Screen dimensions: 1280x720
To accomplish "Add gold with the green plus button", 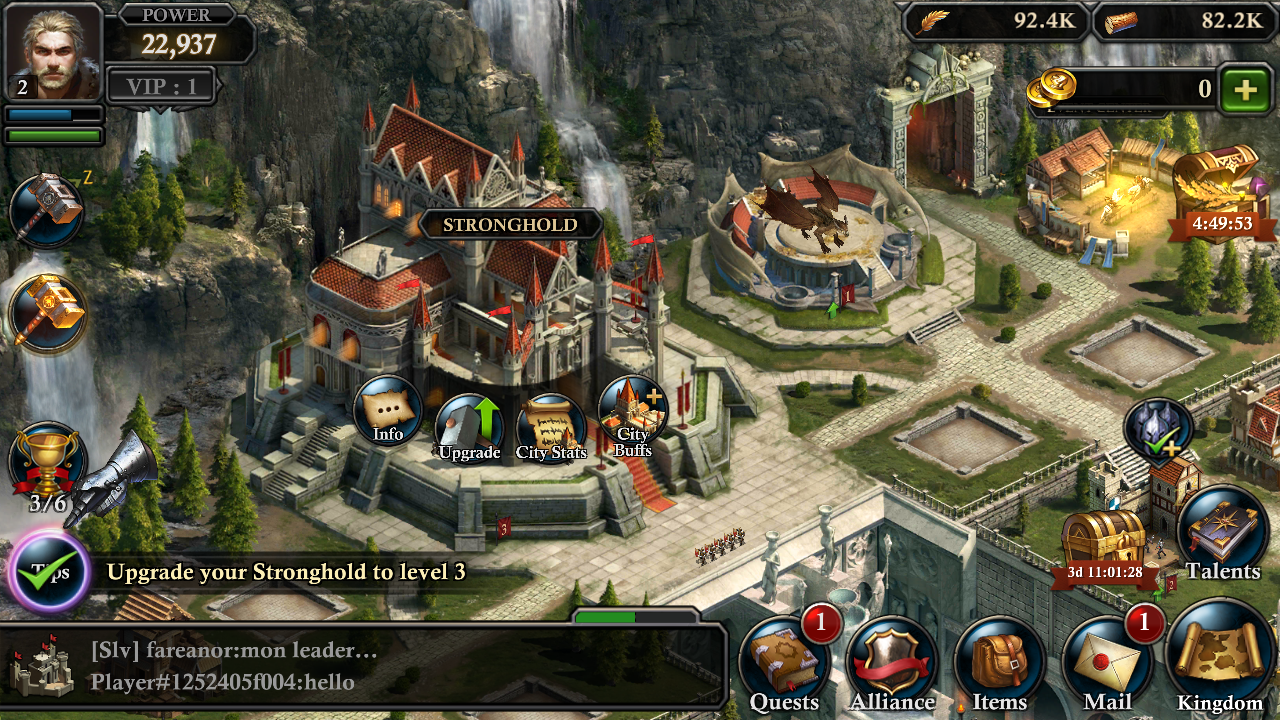I will (1245, 90).
